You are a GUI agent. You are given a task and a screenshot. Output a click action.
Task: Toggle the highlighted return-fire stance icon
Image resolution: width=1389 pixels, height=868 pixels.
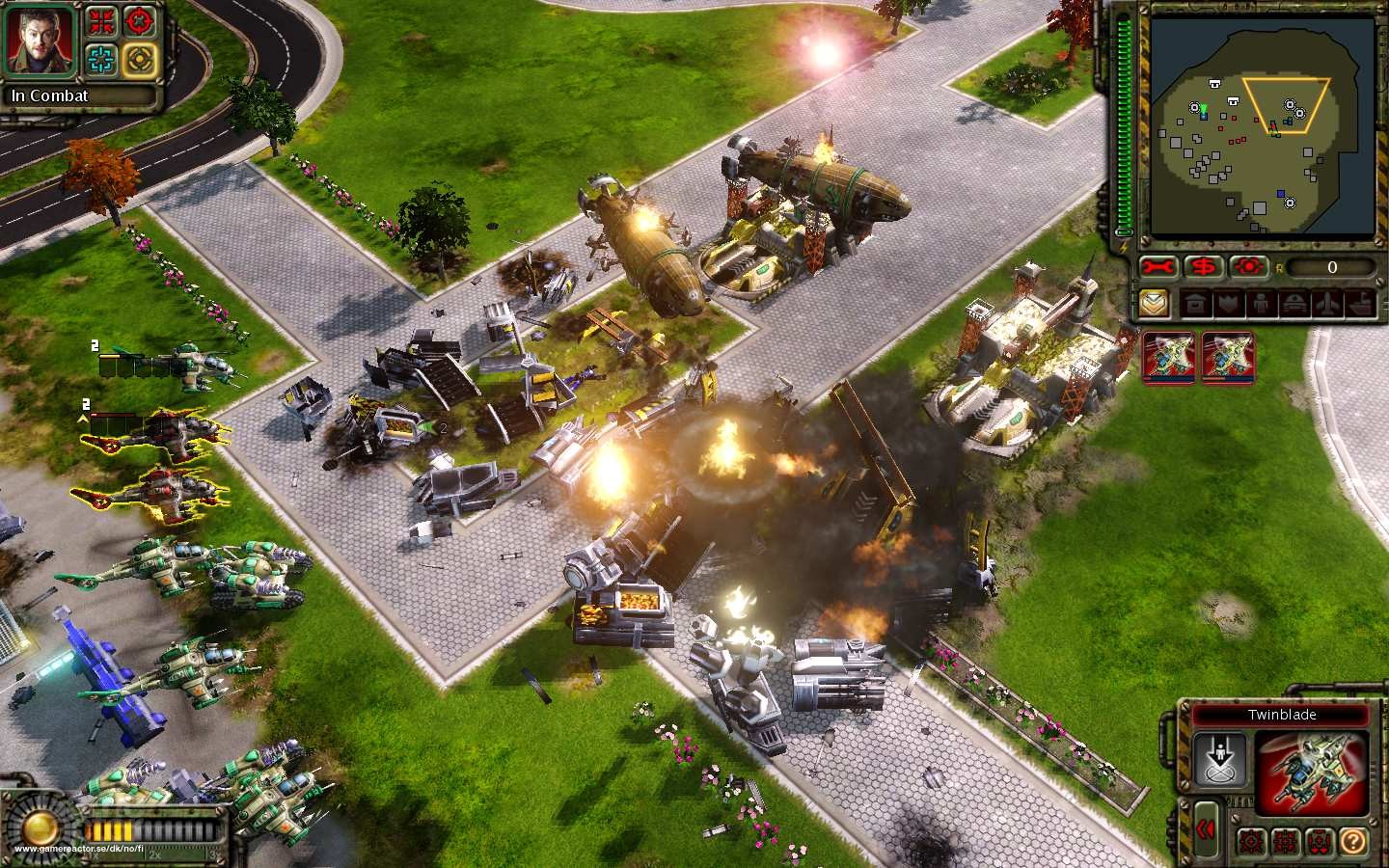tap(139, 60)
